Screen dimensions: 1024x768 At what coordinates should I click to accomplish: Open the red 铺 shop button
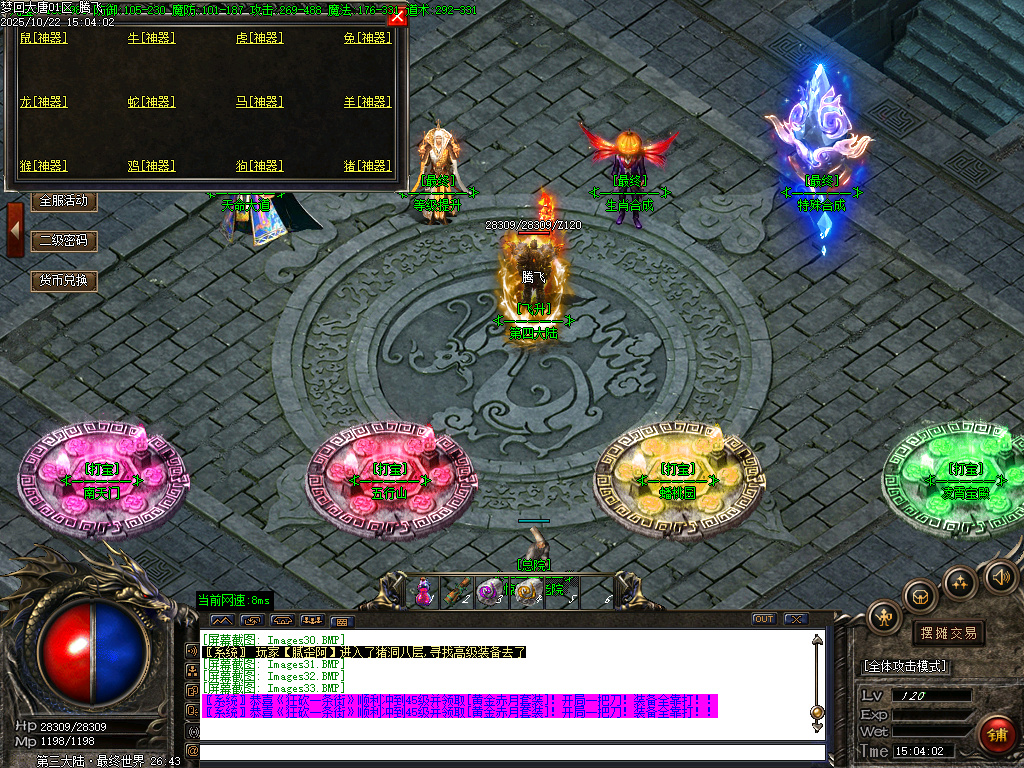(996, 735)
